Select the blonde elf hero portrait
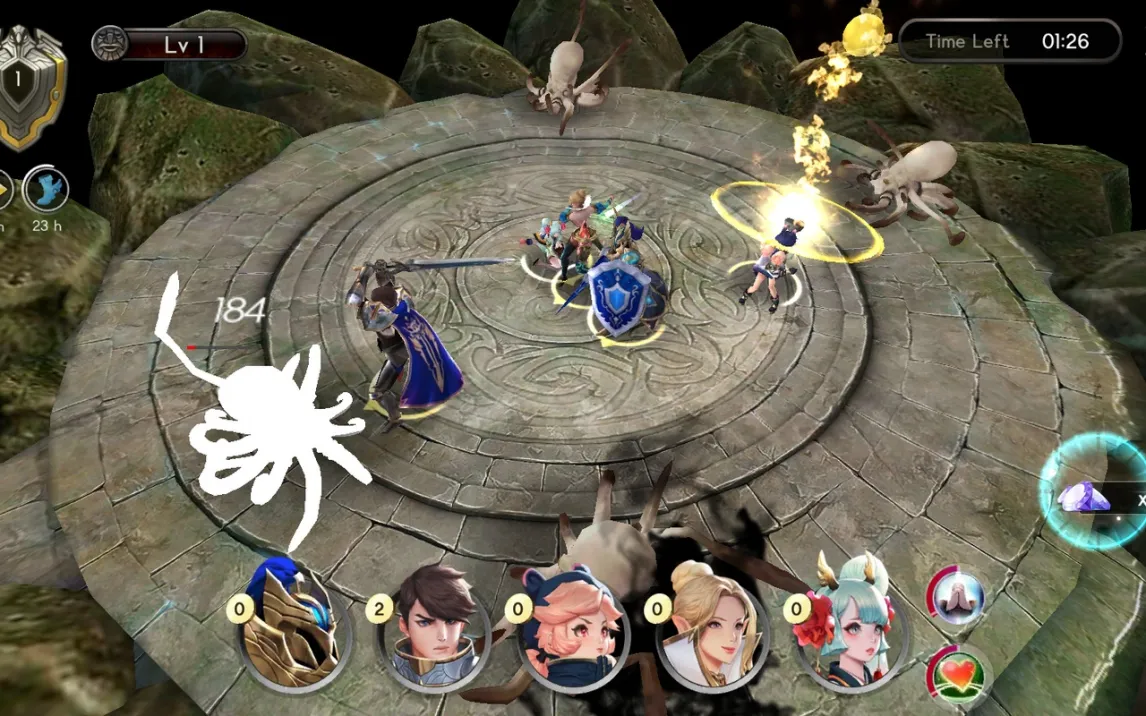This screenshot has height=716, width=1146. pyautogui.click(x=710, y=625)
